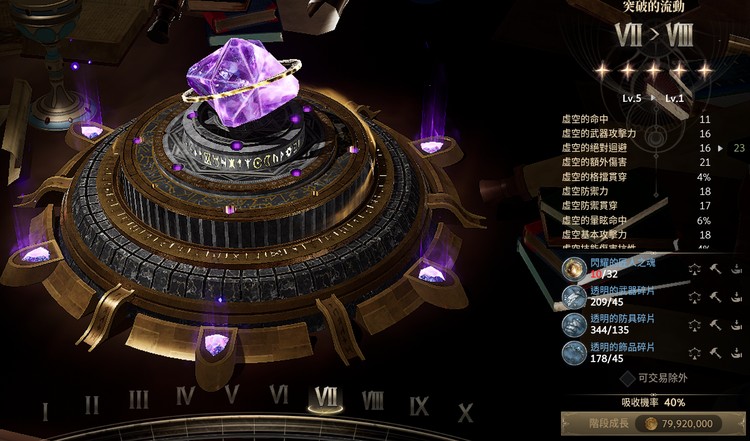
Task: Select the 透明的防具碎片 material icon
Action: (574, 325)
